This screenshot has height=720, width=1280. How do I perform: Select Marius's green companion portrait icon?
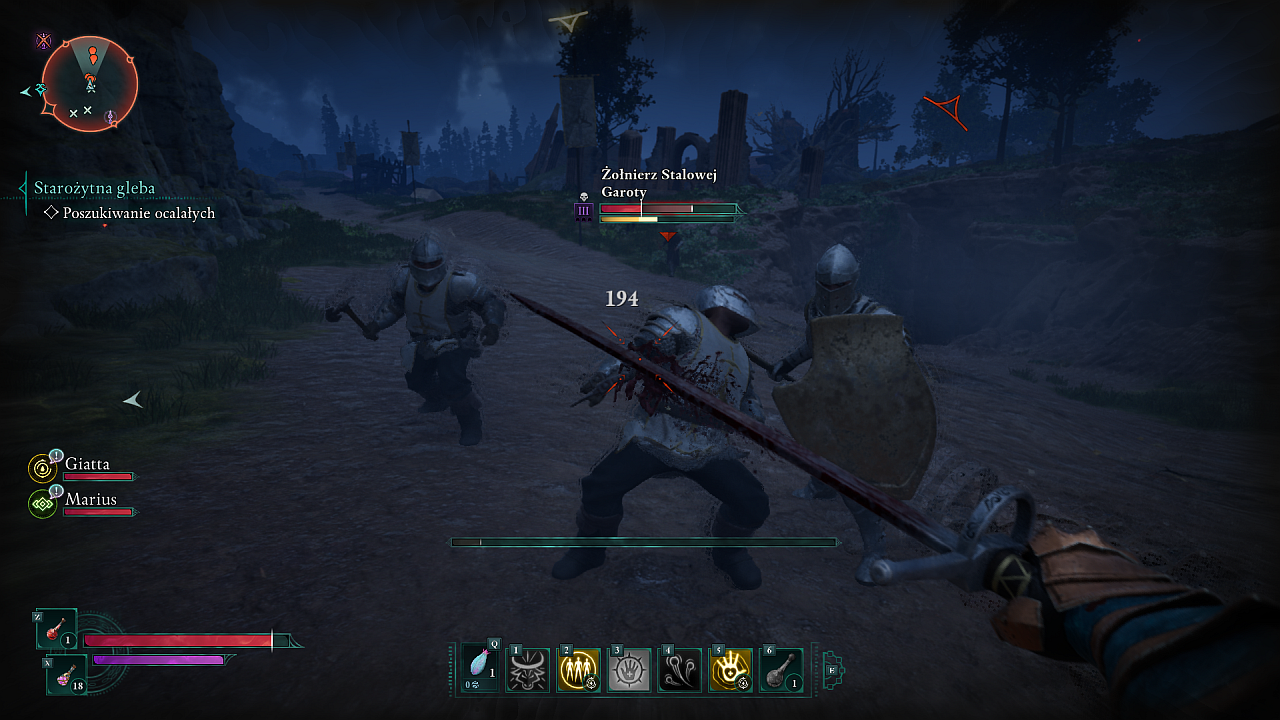pos(43,503)
